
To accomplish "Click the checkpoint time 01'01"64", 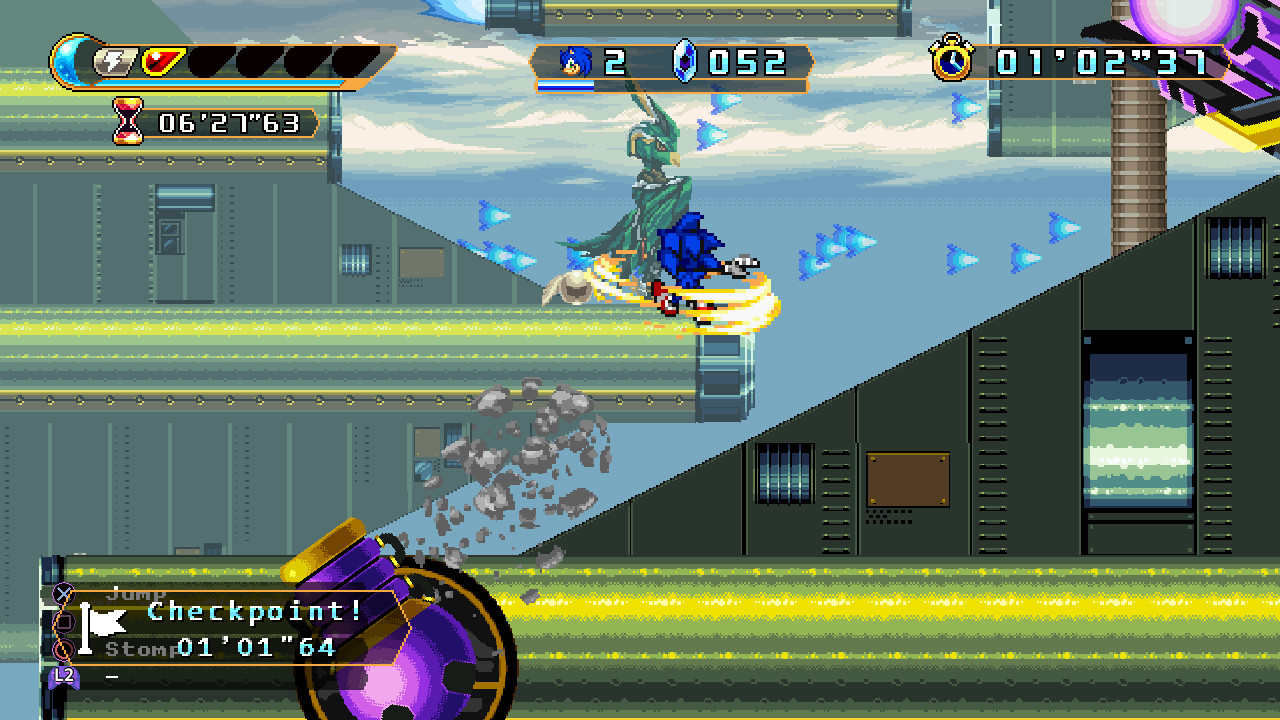I will click(255, 648).
